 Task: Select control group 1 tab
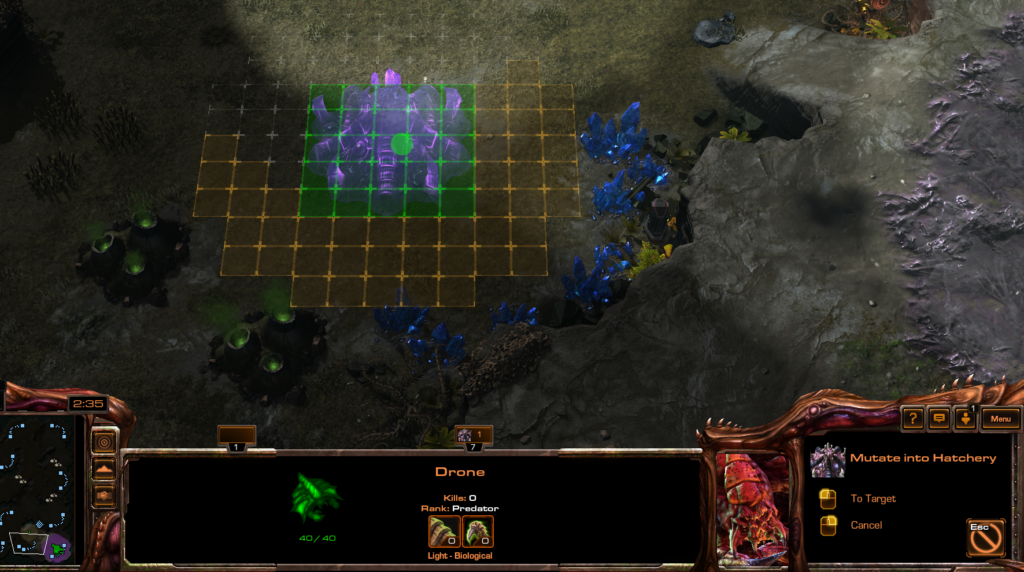[x=237, y=437]
